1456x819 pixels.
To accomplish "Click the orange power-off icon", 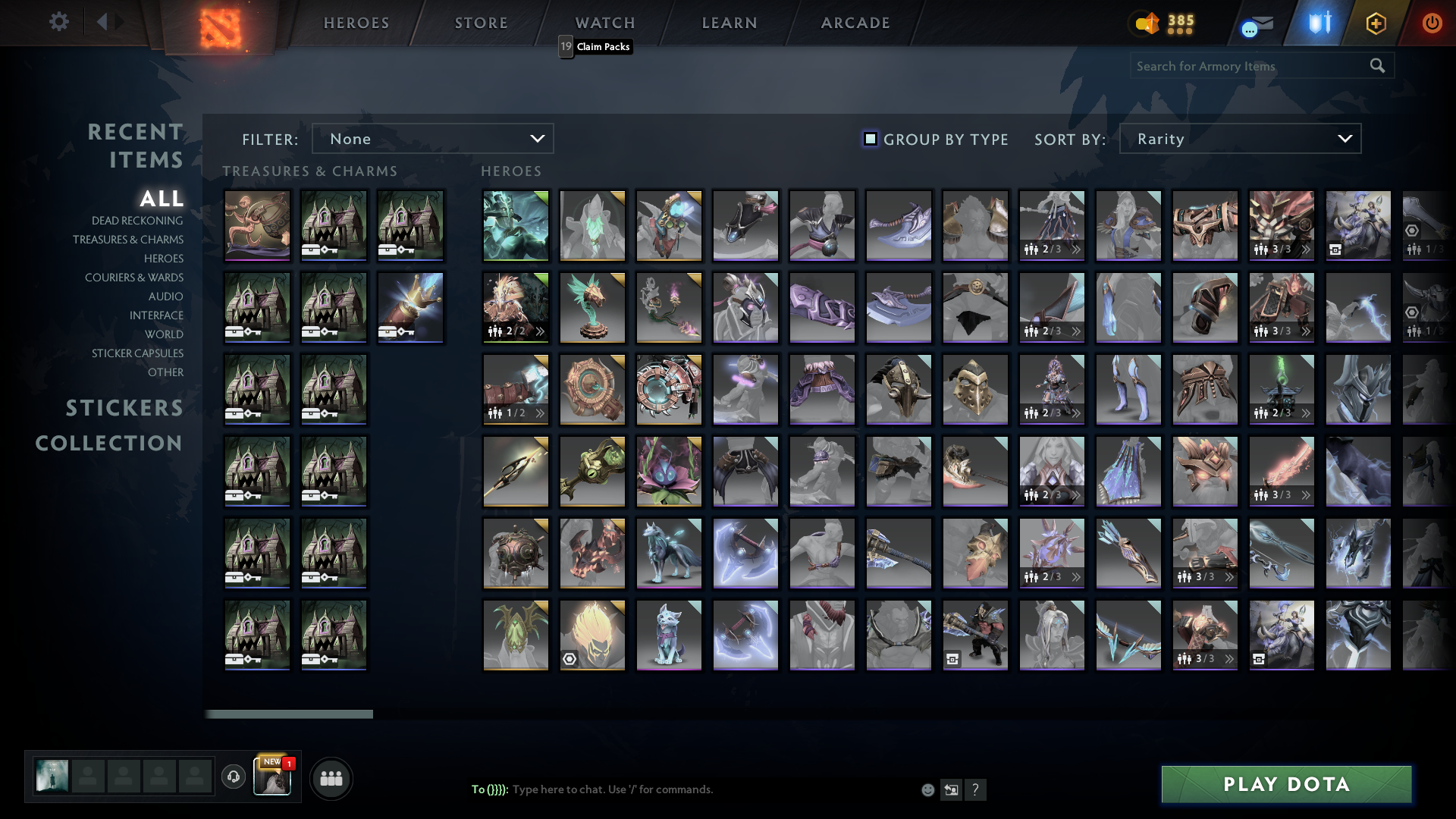I will point(1432,23).
